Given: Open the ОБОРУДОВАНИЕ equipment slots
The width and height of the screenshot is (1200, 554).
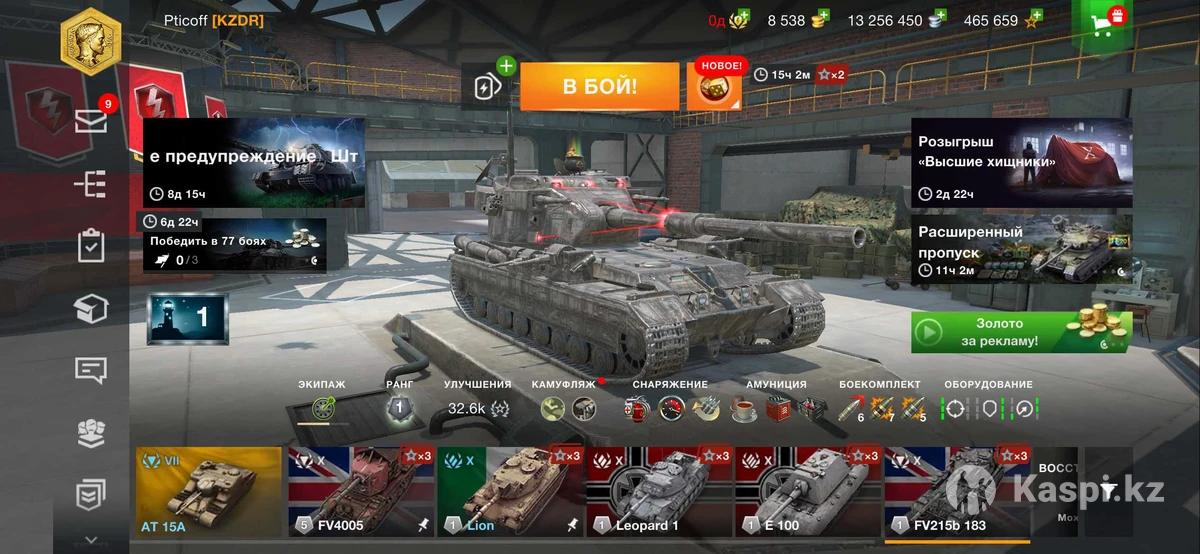Looking at the screenshot, I should pos(988,408).
